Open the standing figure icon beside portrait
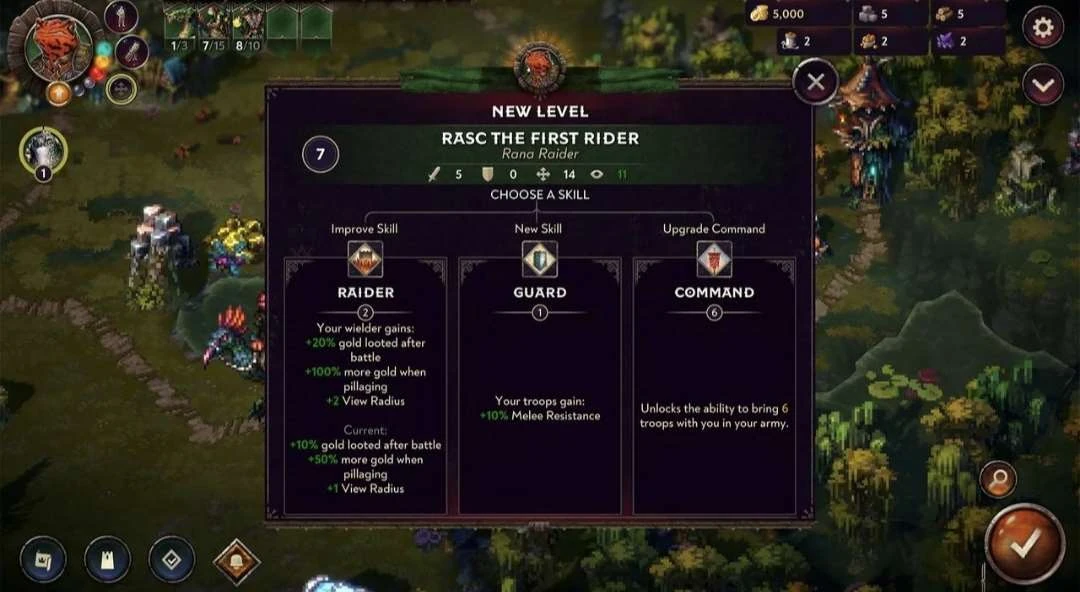This screenshot has width=1080, height=592. click(121, 16)
